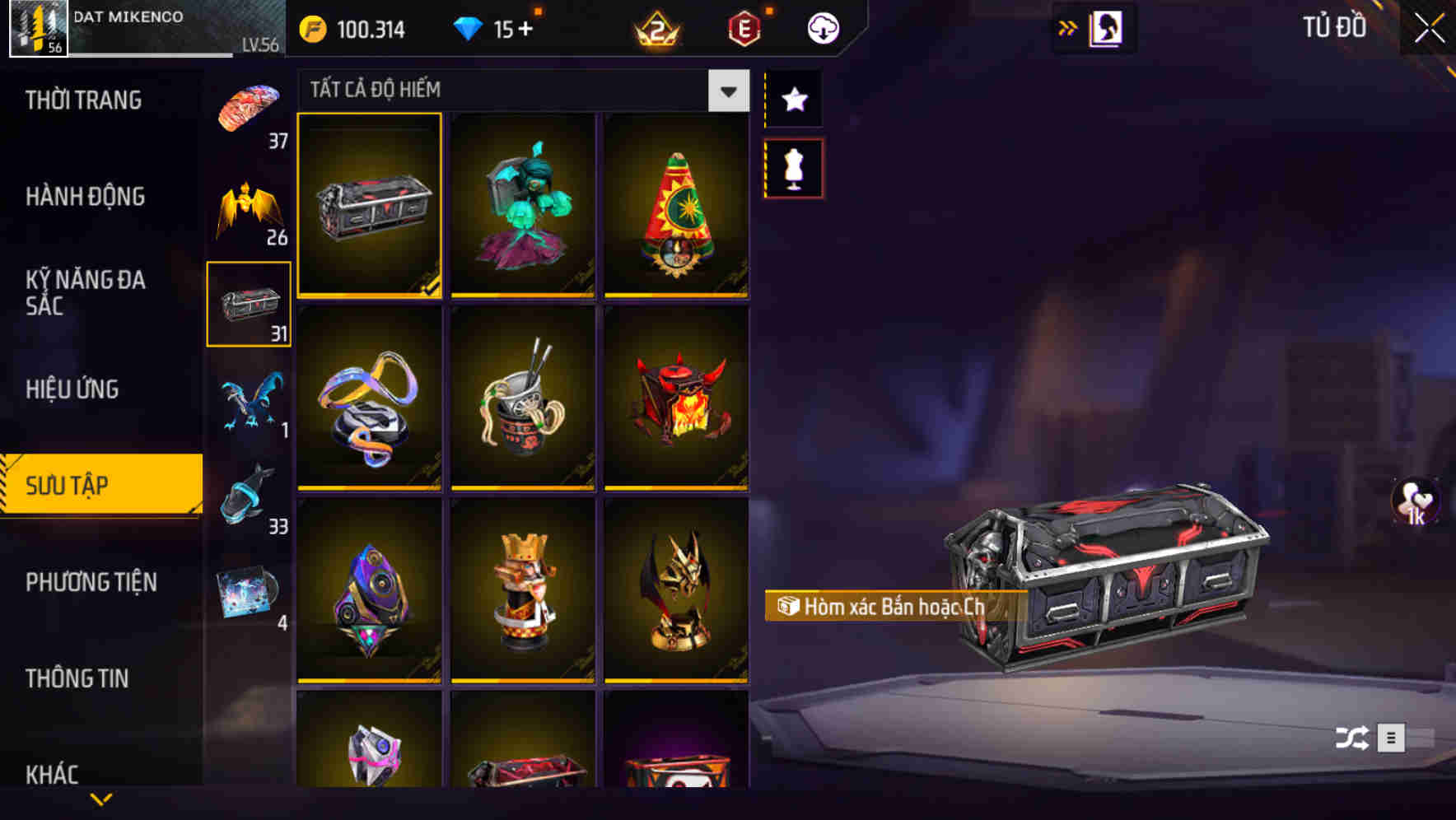Select the cloud download icon
Image resolution: width=1456 pixels, height=820 pixels.
coord(823,28)
